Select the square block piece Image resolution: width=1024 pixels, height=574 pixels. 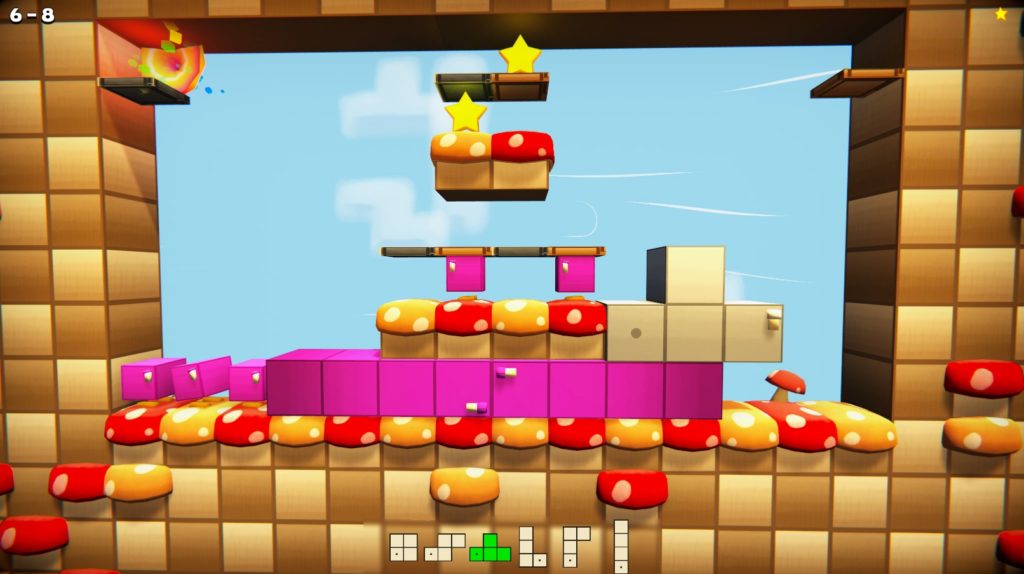click(403, 547)
